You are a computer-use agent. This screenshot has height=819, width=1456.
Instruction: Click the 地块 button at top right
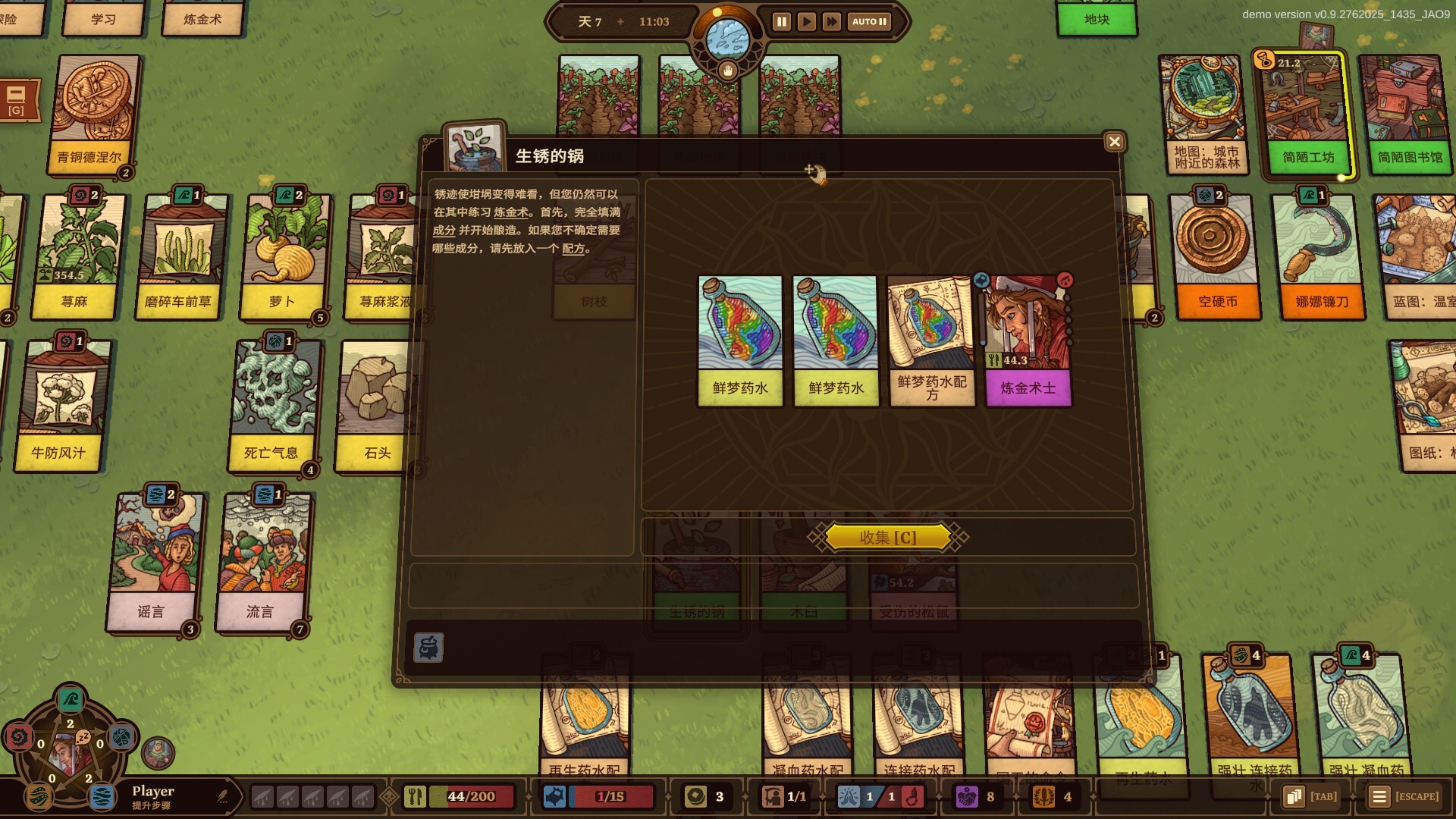coord(1097,20)
